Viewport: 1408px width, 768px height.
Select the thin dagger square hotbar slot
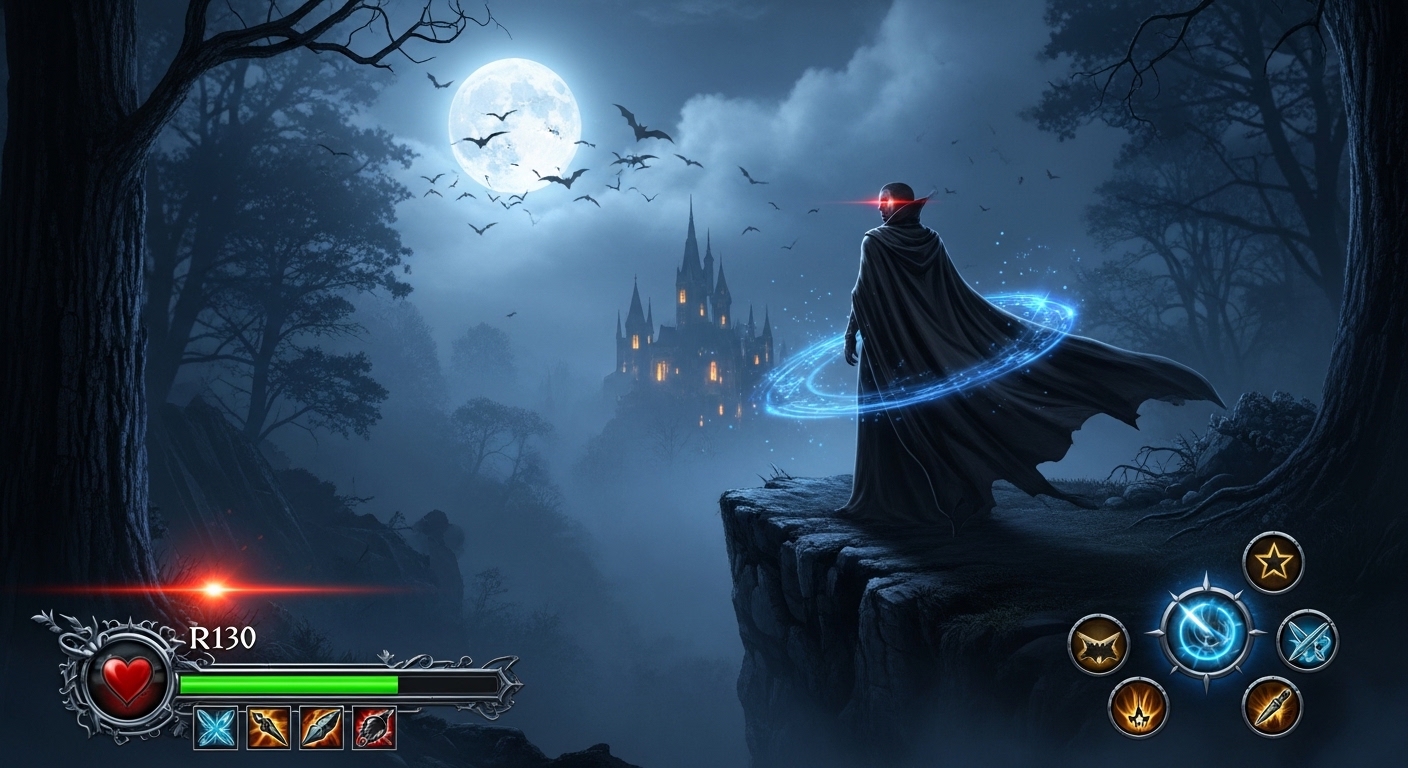click(x=269, y=727)
